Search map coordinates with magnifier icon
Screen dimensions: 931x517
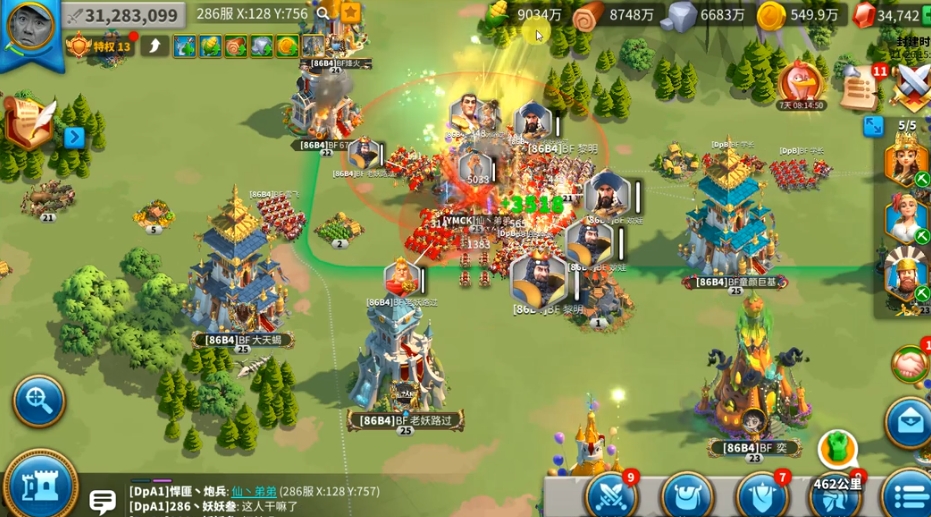(x=323, y=14)
